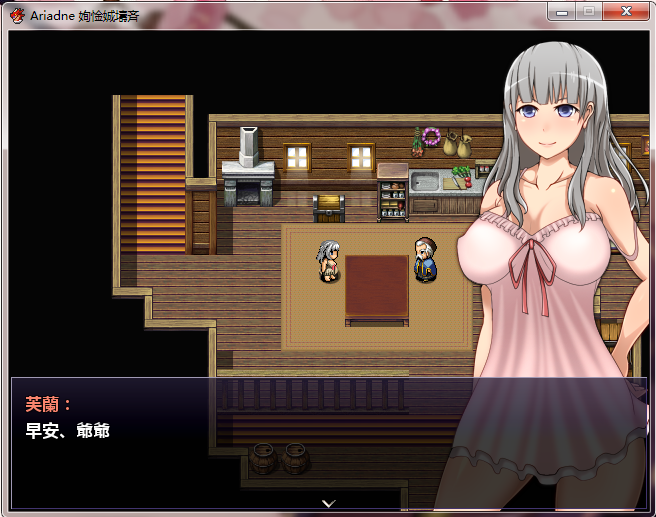Screen dimensions: 656x517
Task: Close the game window
Action: pos(627,11)
